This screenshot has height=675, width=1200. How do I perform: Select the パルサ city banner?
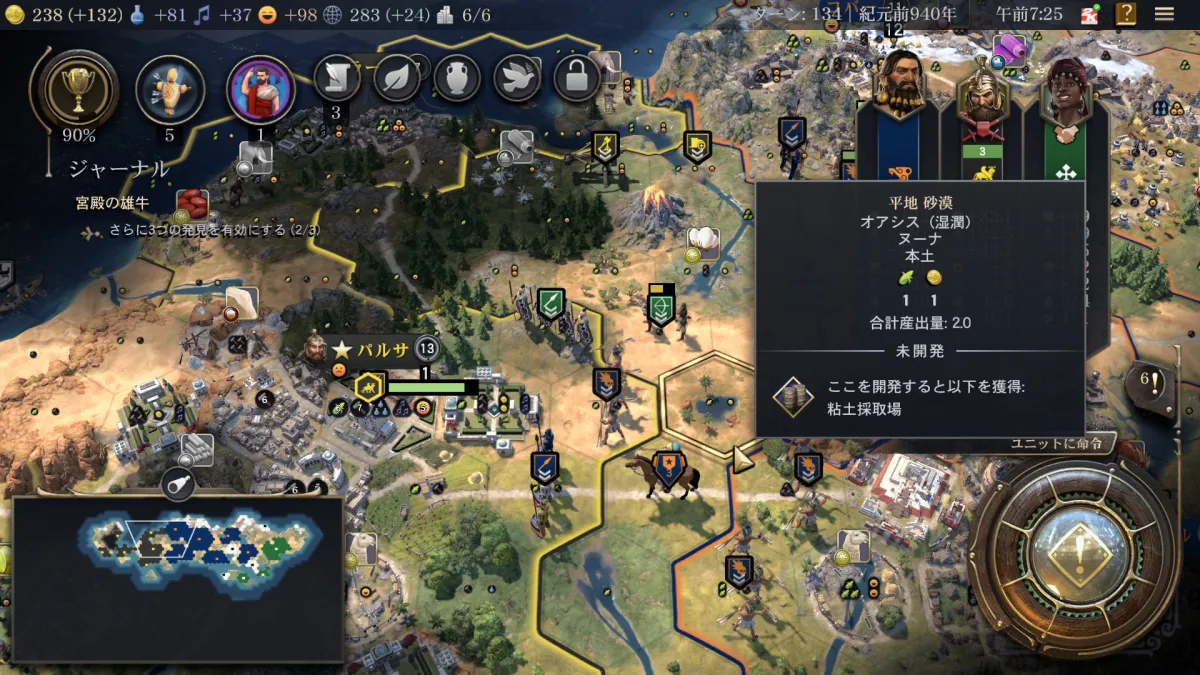click(x=384, y=349)
